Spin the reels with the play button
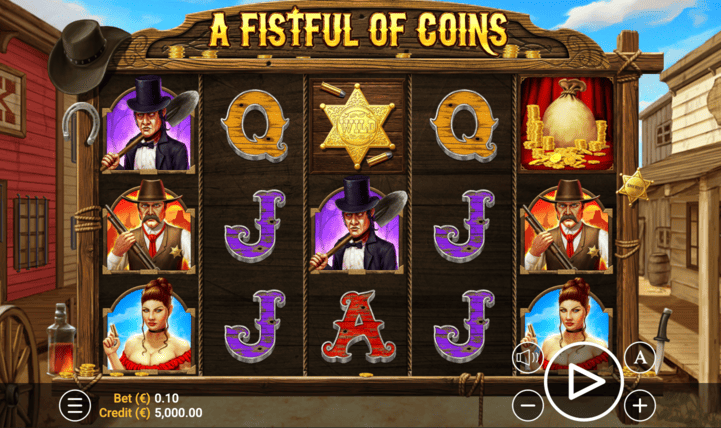This screenshot has height=428, width=721. pyautogui.click(x=584, y=381)
